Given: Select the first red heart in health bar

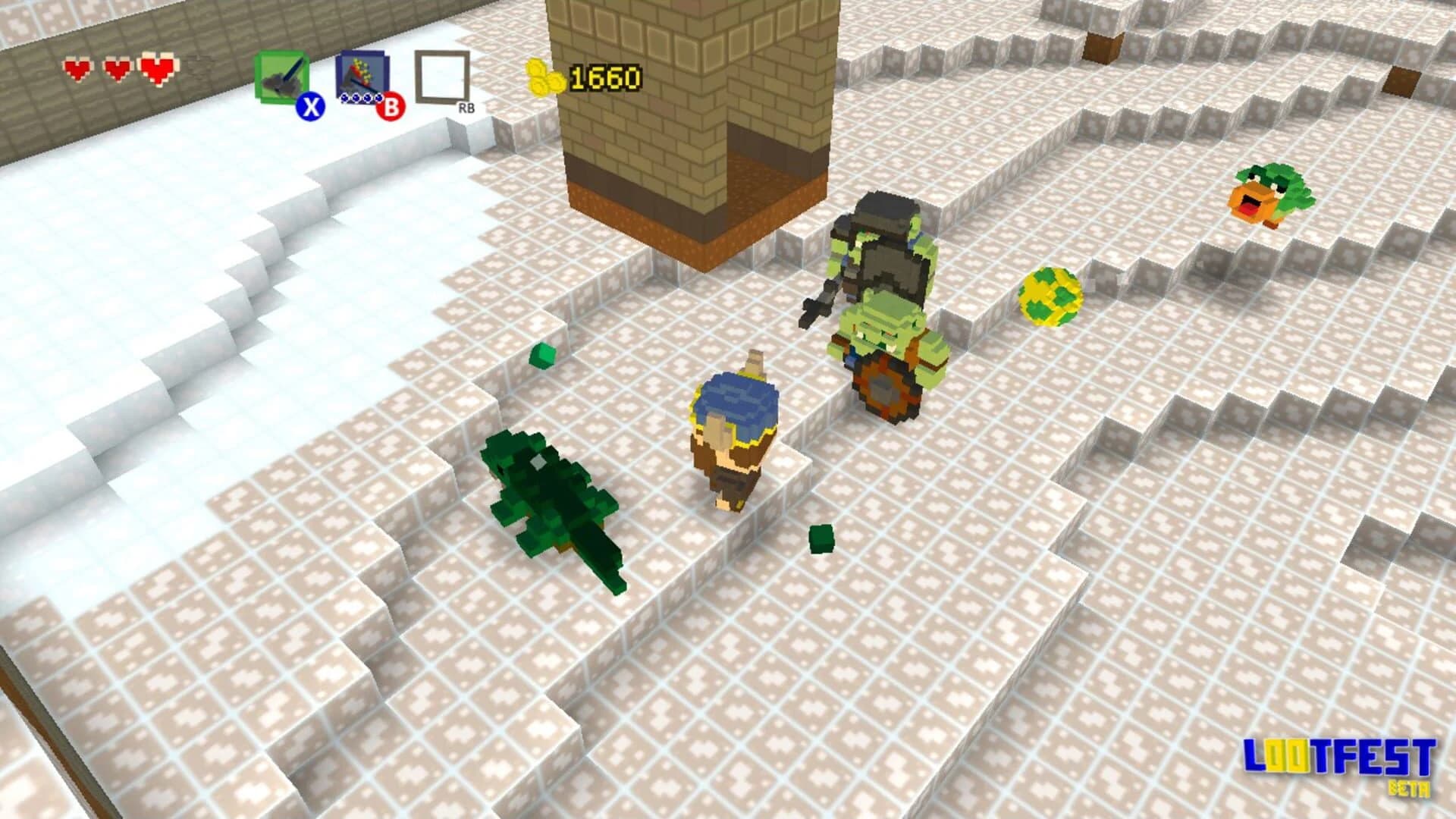Looking at the screenshot, I should [78, 68].
